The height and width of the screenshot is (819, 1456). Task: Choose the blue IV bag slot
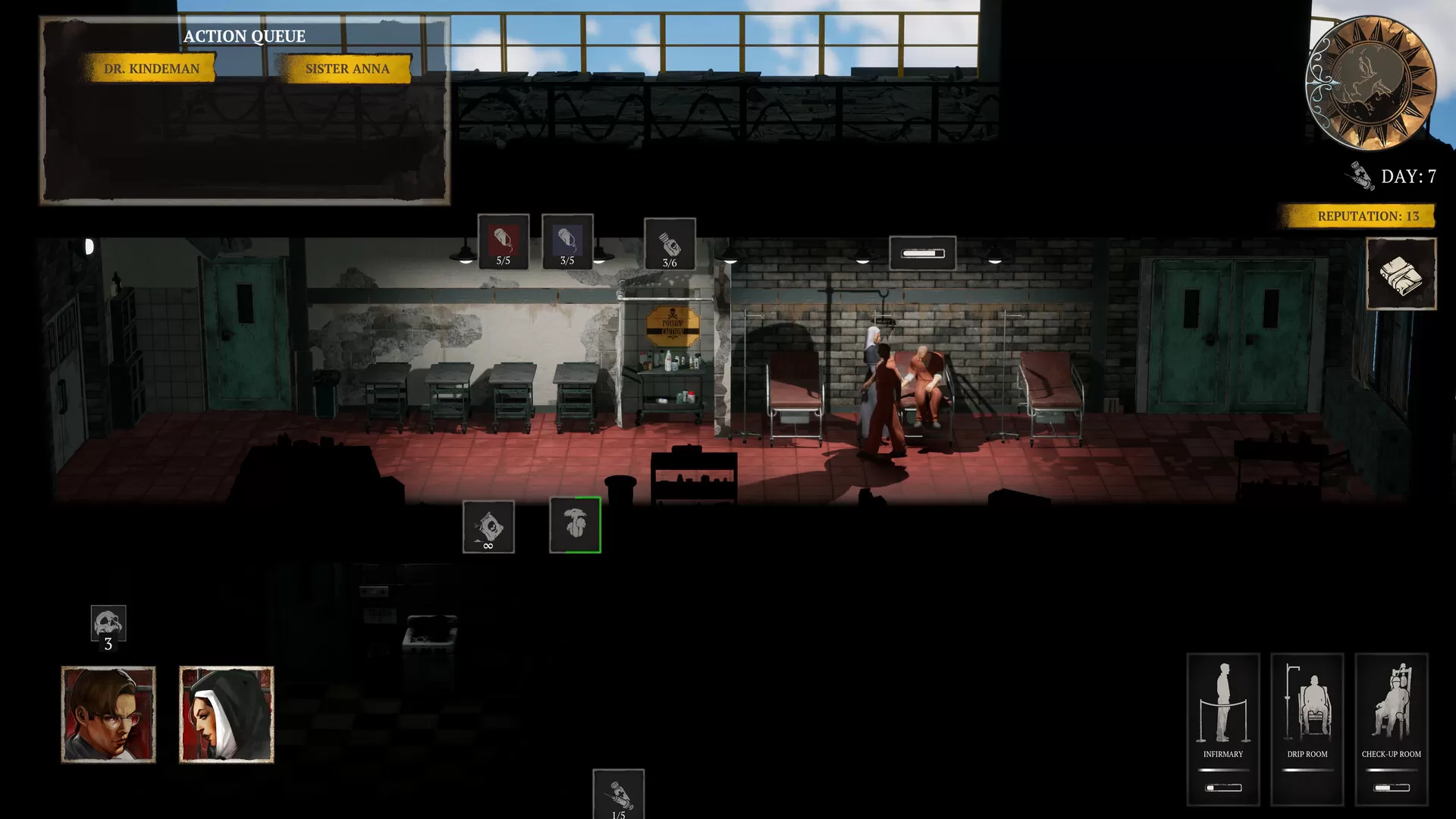567,242
